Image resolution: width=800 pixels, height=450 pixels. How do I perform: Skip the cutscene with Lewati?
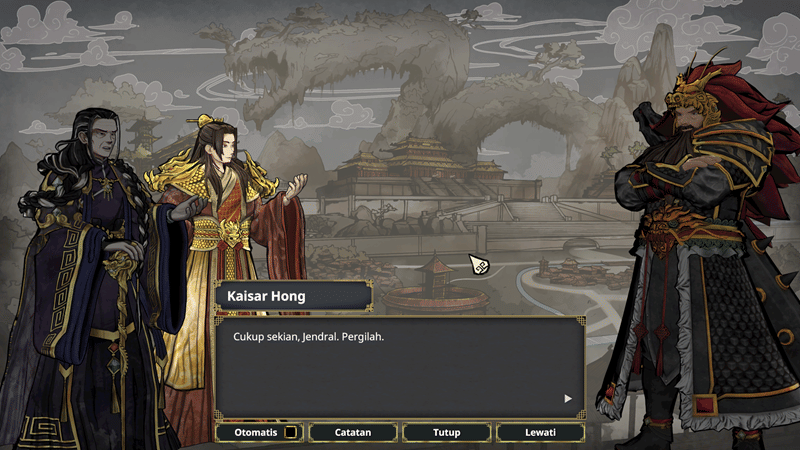540,432
